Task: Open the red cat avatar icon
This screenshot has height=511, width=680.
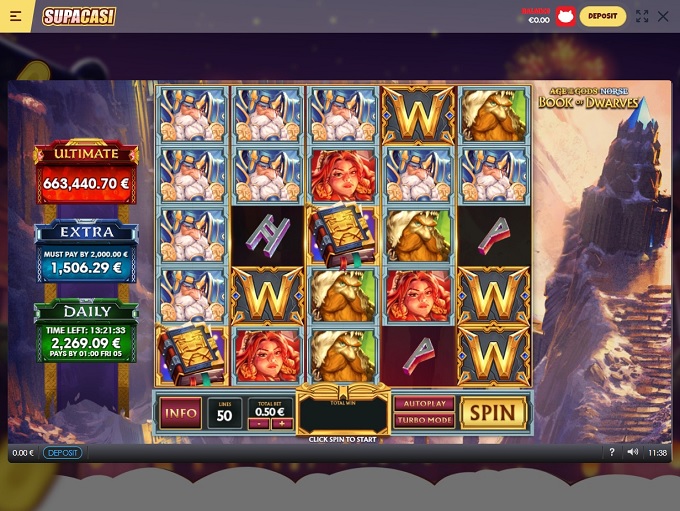Action: point(566,16)
